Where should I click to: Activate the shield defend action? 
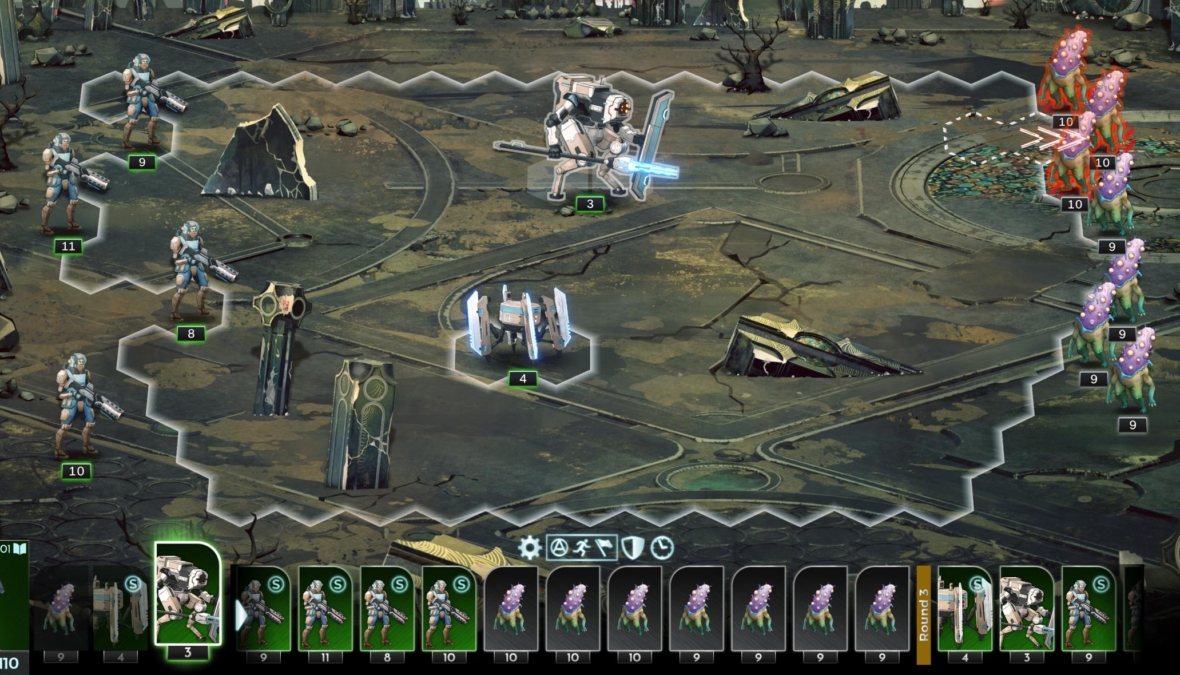pos(633,548)
